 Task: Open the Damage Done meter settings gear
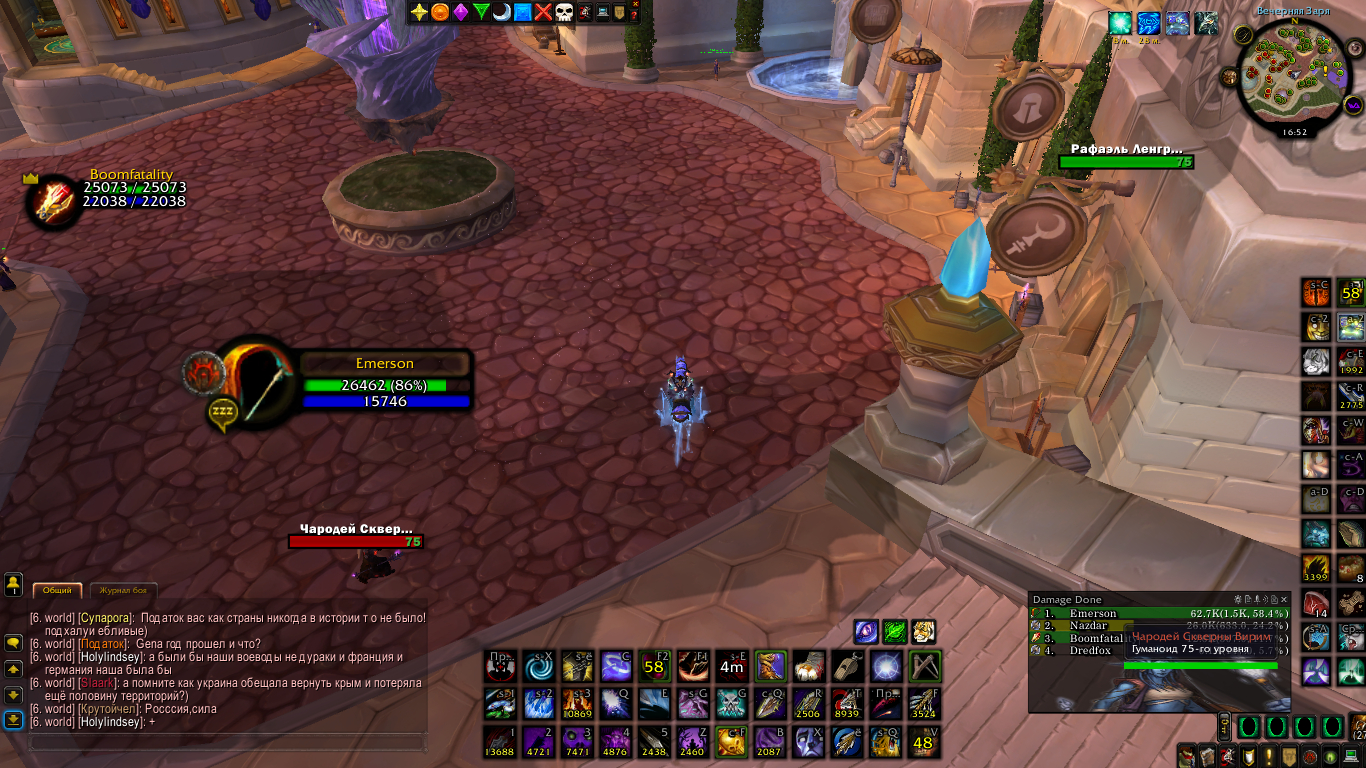click(x=1238, y=599)
